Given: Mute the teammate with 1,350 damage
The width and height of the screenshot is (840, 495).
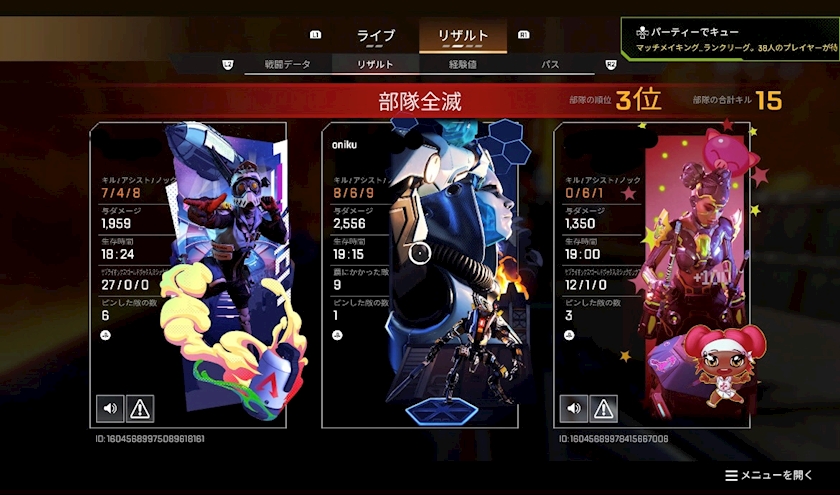Looking at the screenshot, I should point(573,408).
